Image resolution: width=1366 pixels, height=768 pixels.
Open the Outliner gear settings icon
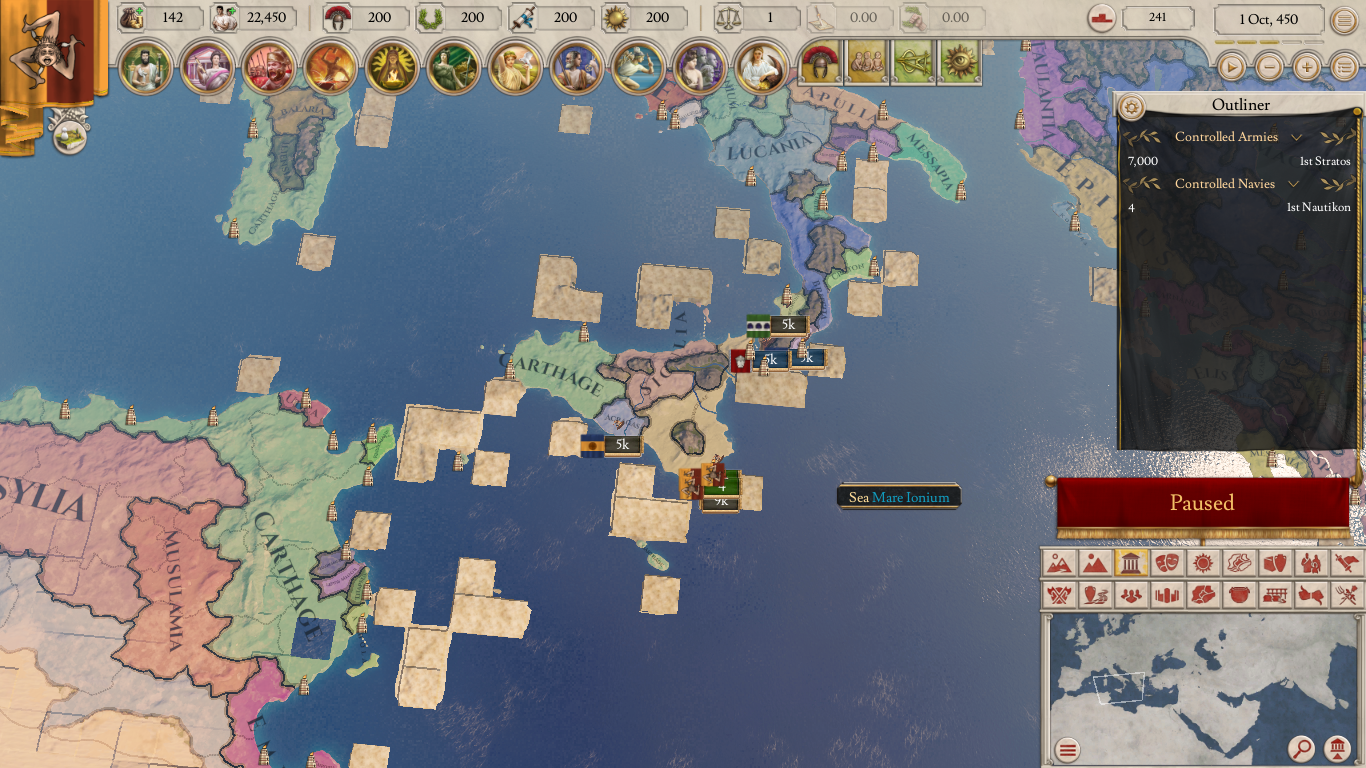point(1131,106)
